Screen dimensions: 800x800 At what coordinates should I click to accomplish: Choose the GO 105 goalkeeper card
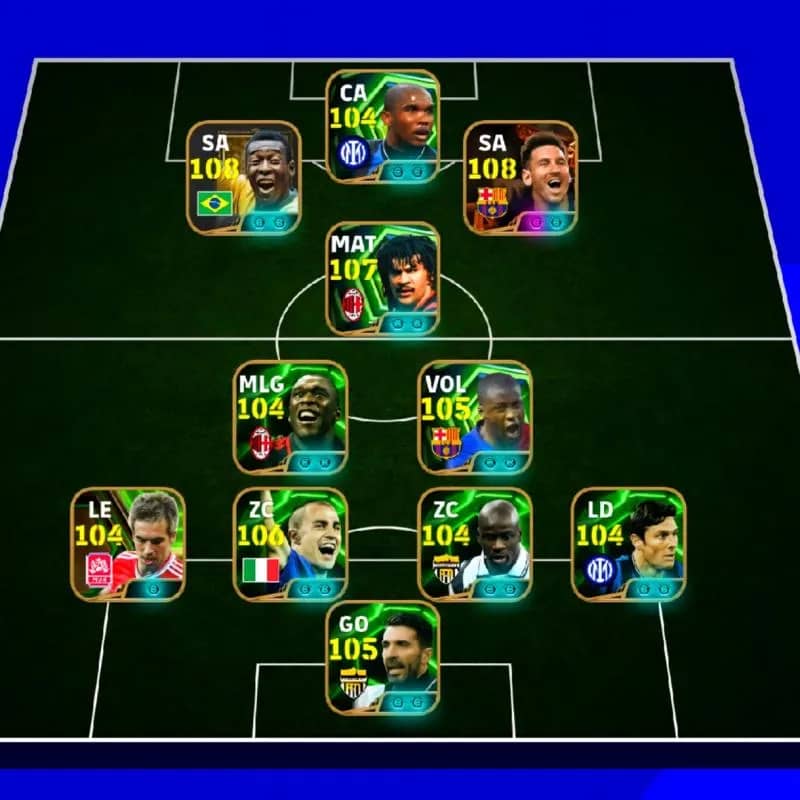pyautogui.click(x=383, y=657)
